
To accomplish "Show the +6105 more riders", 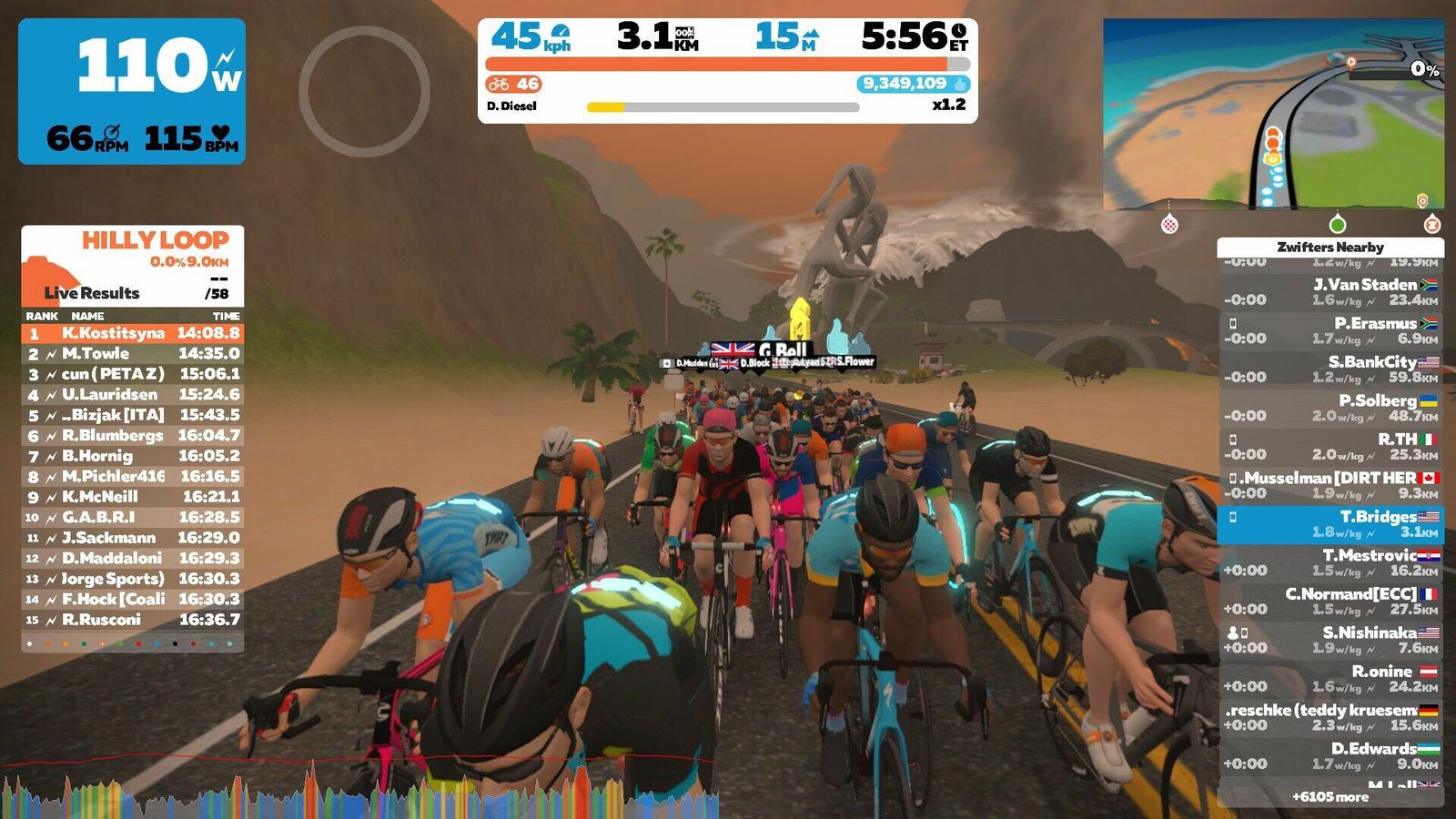I will pyautogui.click(x=1330, y=797).
